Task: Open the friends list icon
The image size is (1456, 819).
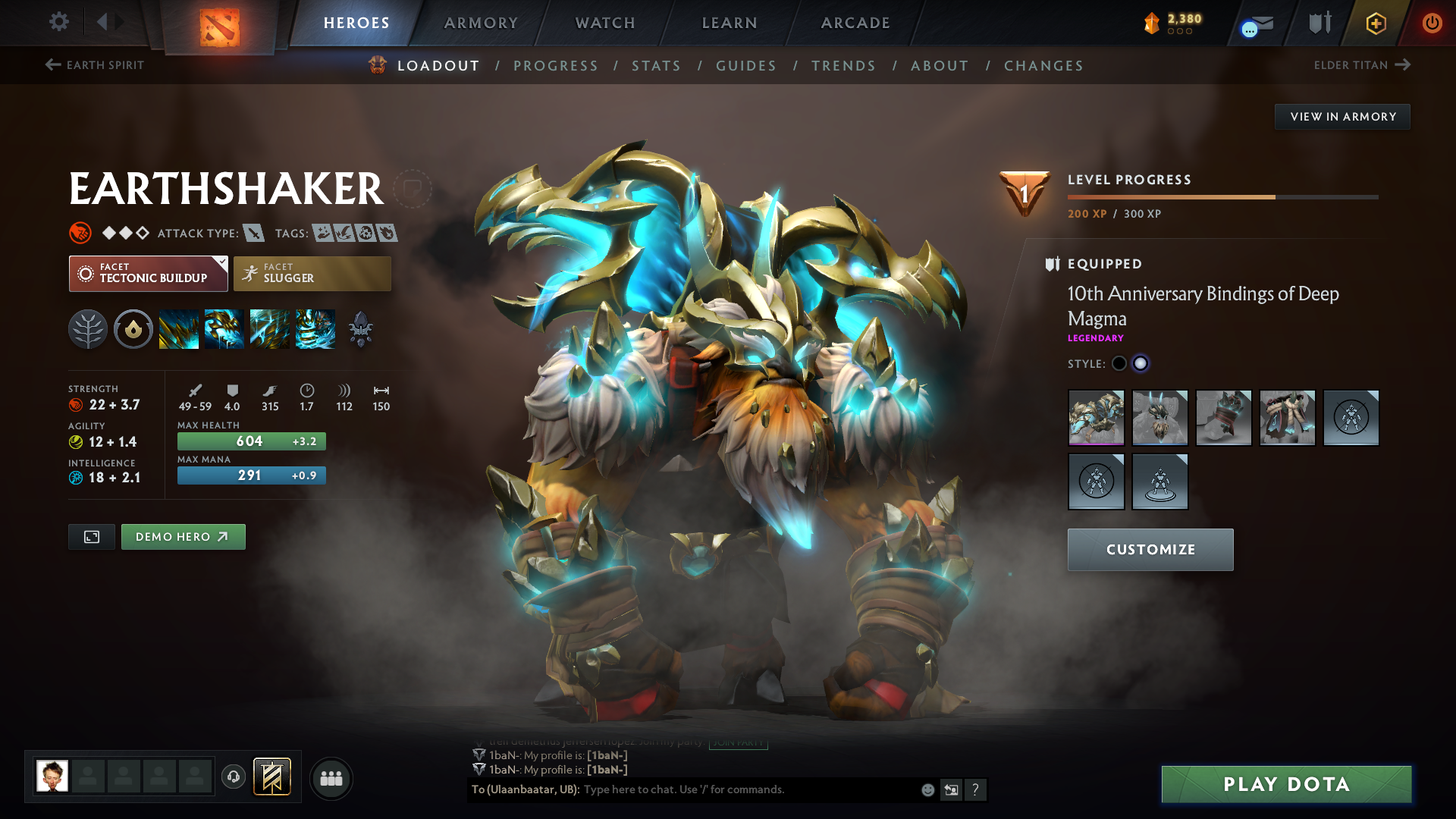Action: 331,777
